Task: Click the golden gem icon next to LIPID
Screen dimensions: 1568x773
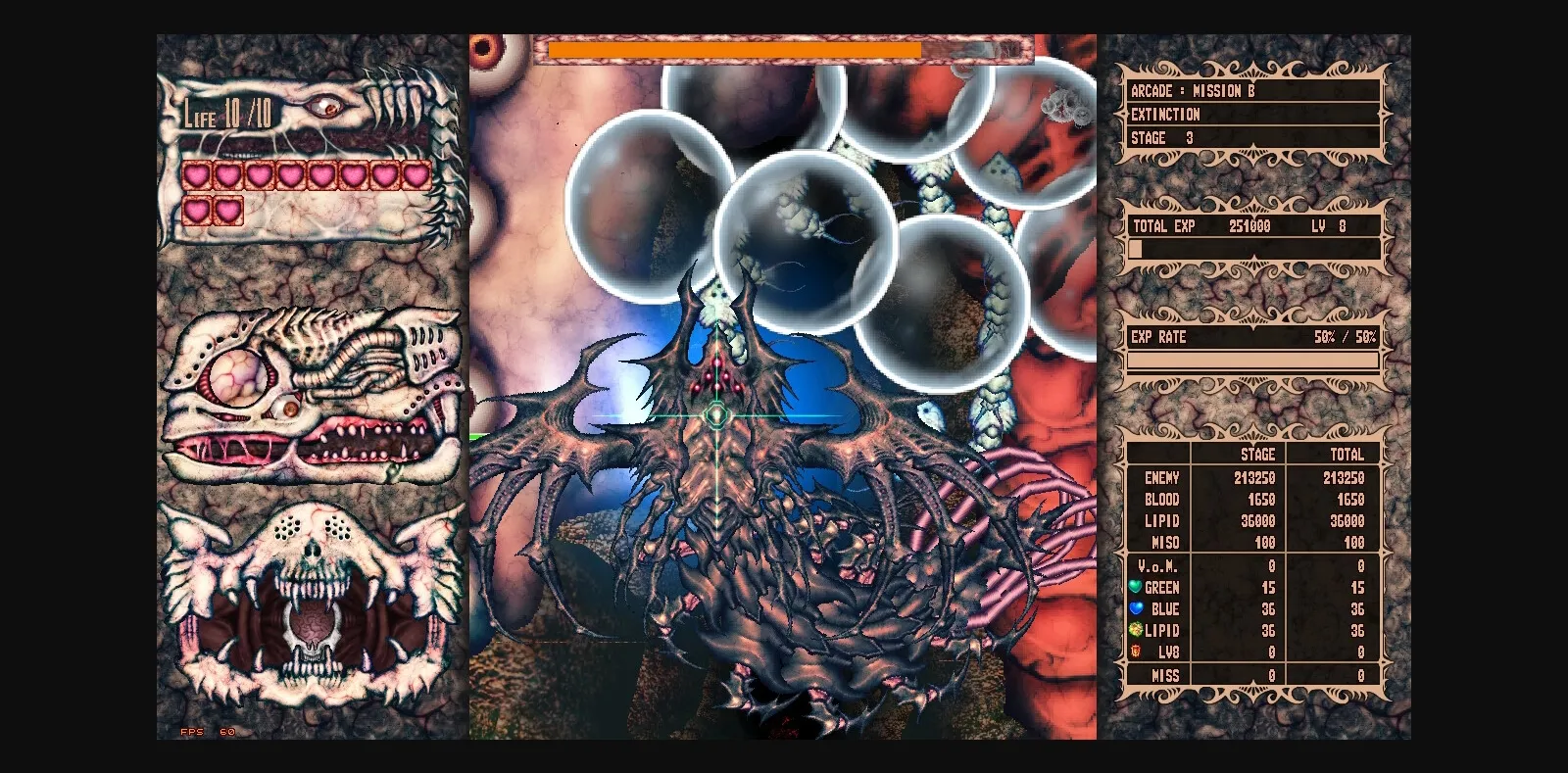Action: click(1137, 630)
